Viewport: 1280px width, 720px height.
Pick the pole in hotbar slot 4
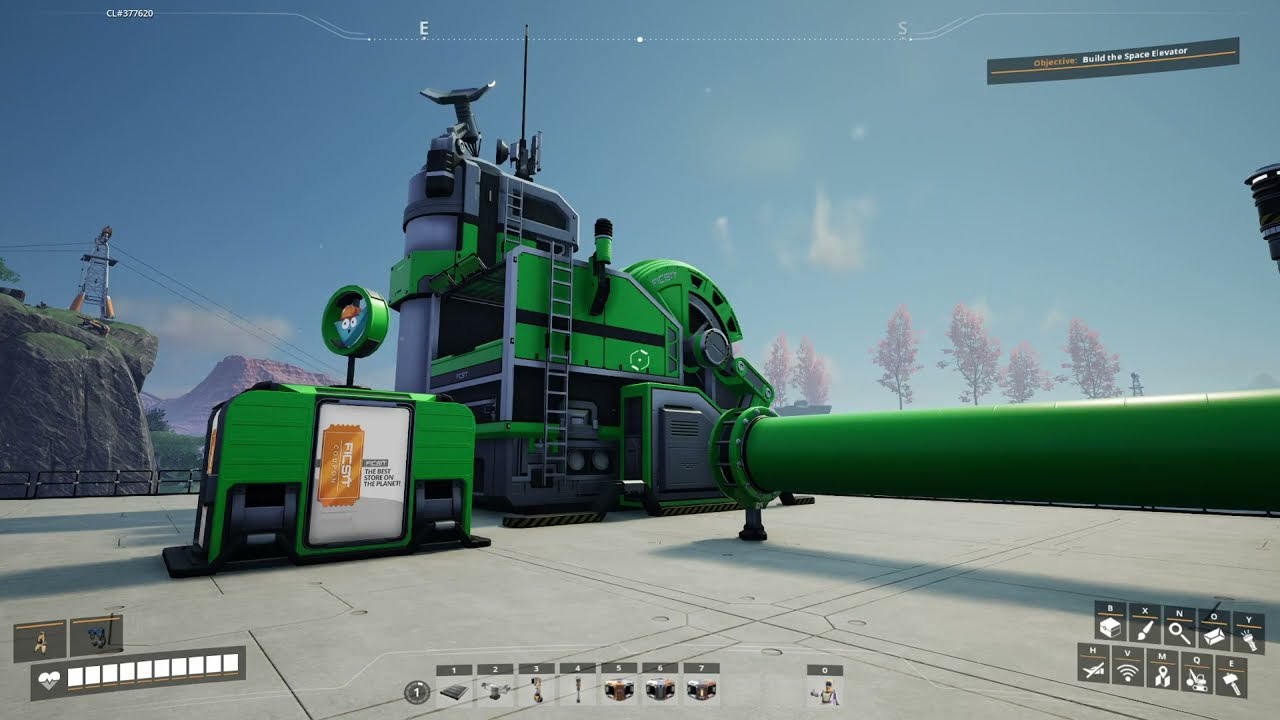(577, 691)
